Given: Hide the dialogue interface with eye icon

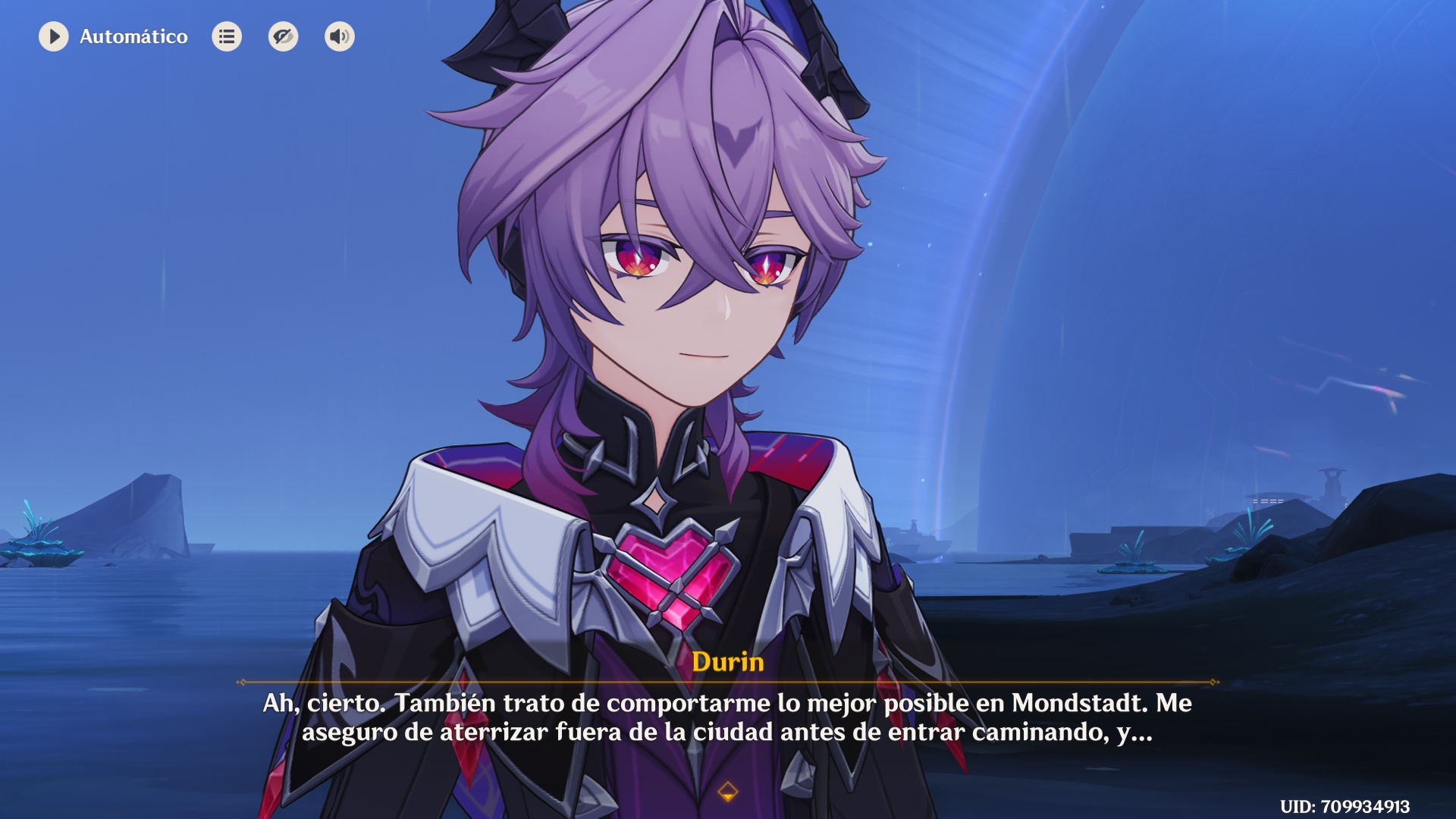Looking at the screenshot, I should (283, 36).
